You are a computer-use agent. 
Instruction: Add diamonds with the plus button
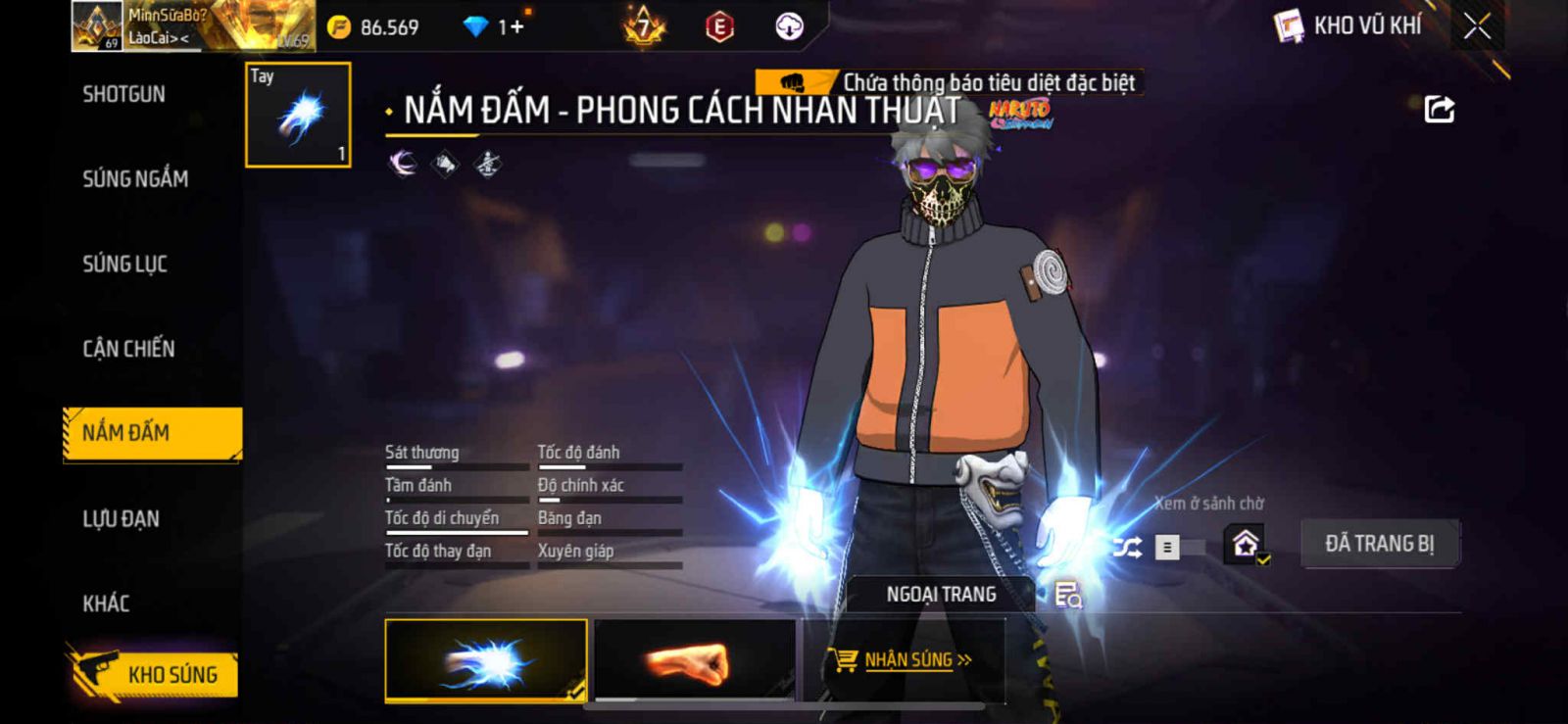tap(515, 26)
